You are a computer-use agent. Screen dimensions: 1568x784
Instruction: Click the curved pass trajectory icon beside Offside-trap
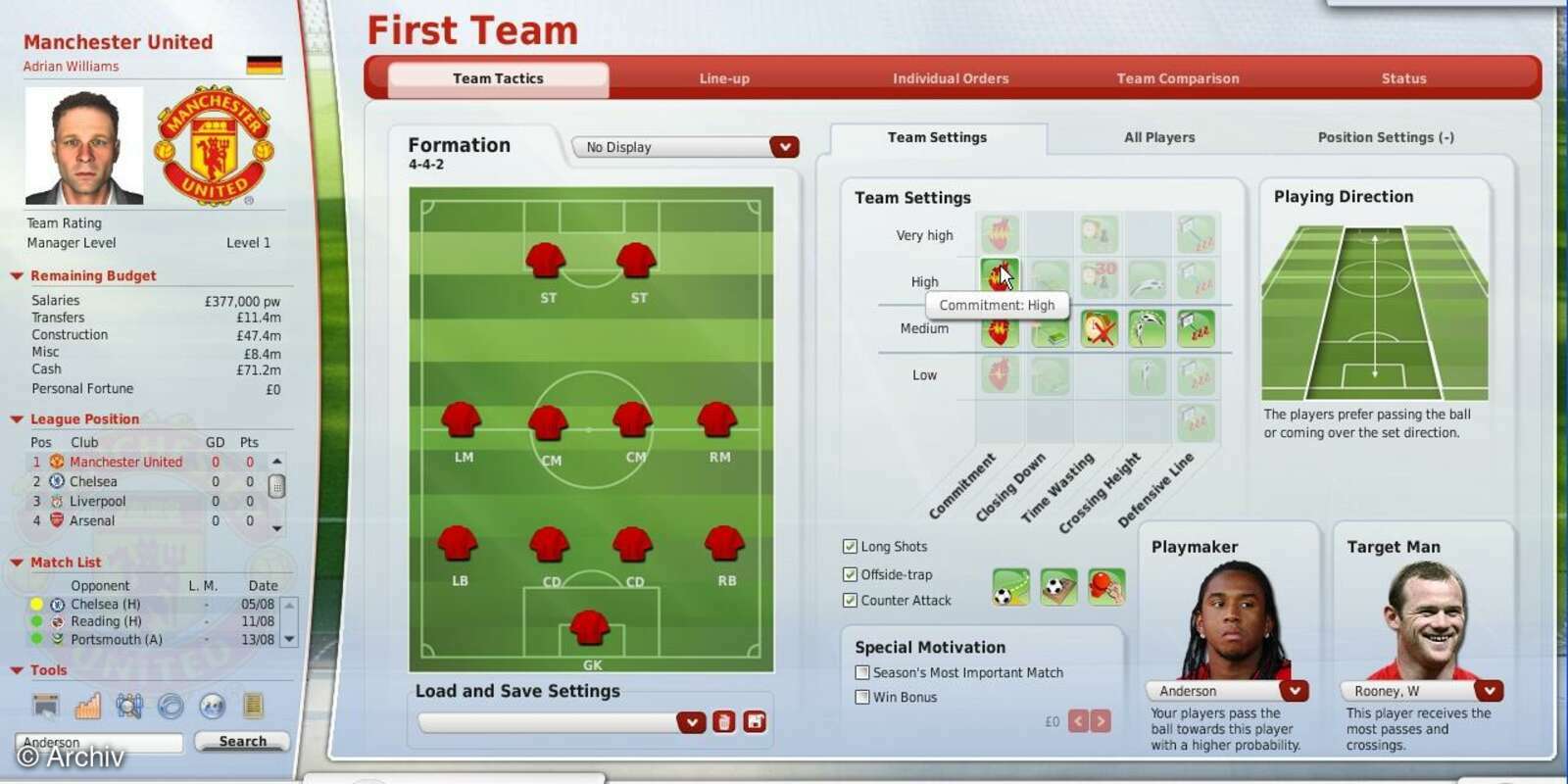(x=1010, y=586)
